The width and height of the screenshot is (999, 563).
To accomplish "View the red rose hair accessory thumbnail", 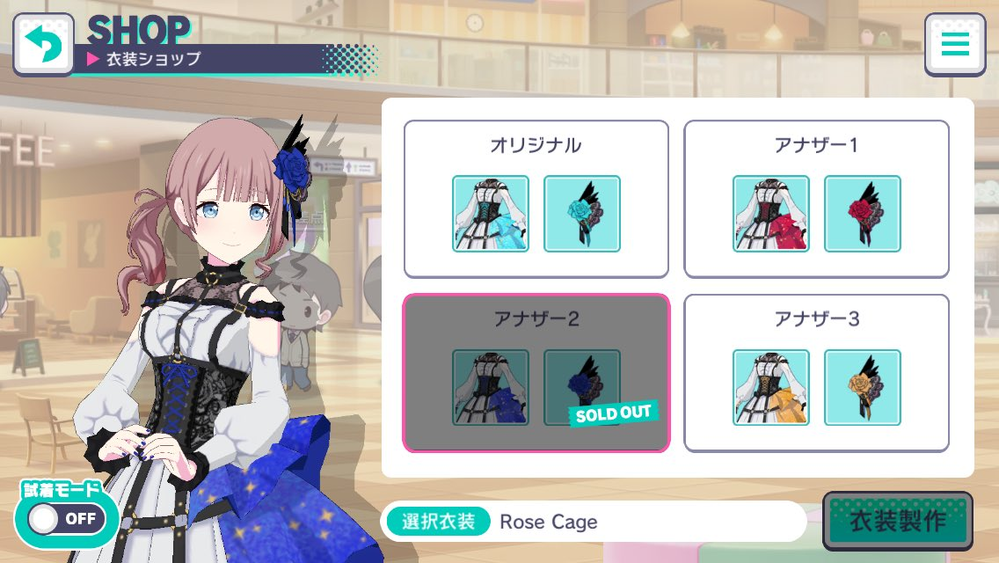I will click(862, 214).
